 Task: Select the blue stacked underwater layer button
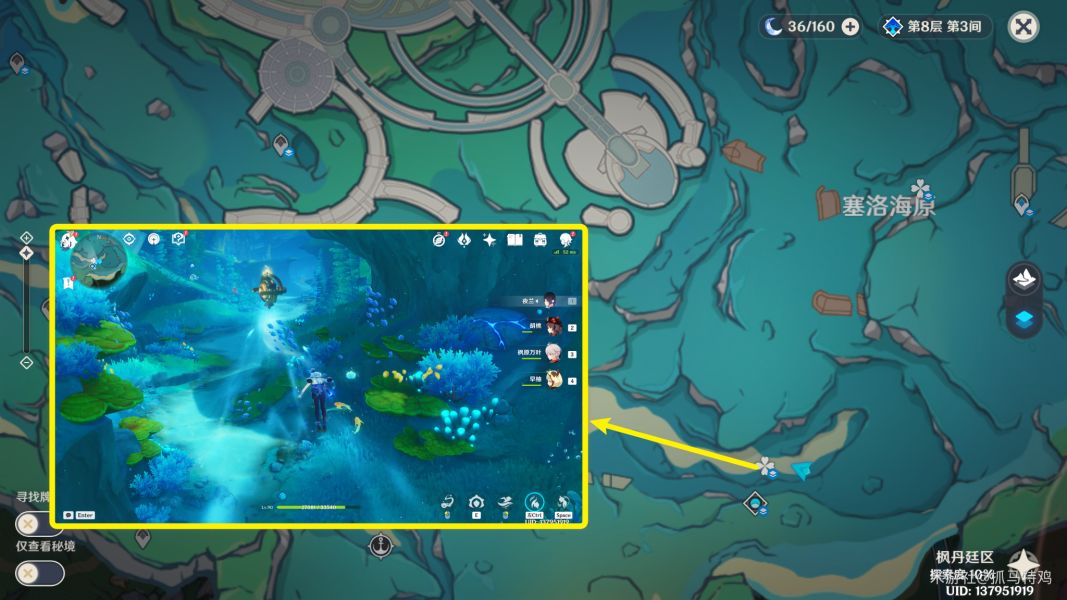(x=1023, y=319)
